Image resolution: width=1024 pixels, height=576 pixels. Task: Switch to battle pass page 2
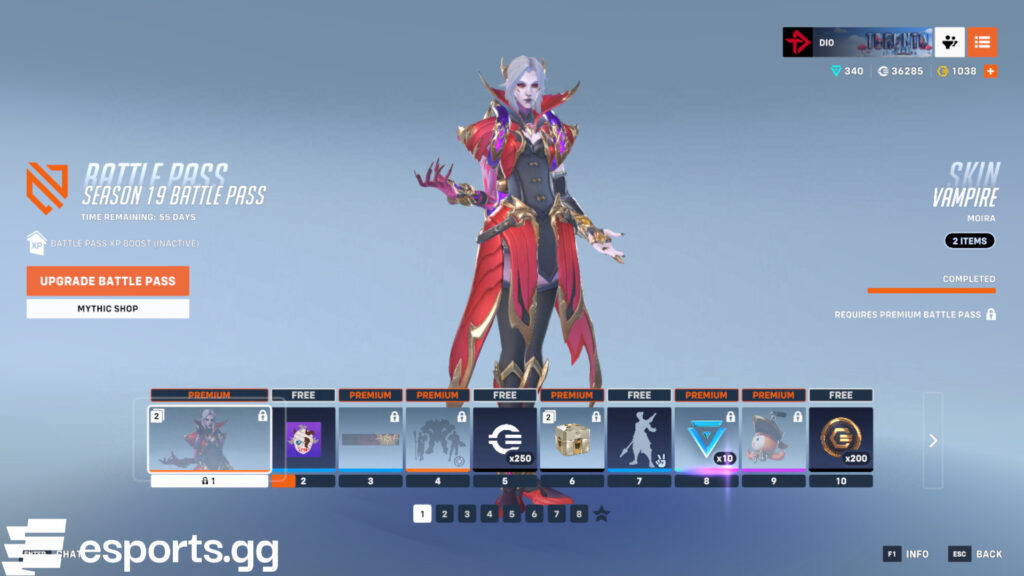[445, 514]
